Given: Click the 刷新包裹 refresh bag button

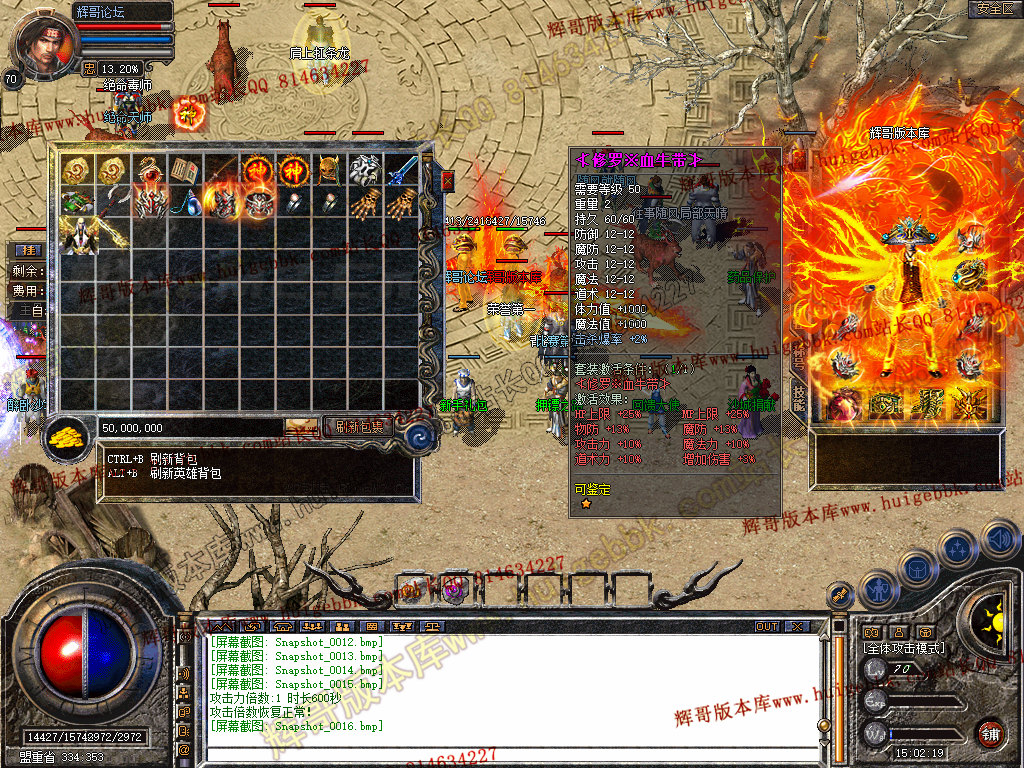Looking at the screenshot, I should pos(357,427).
